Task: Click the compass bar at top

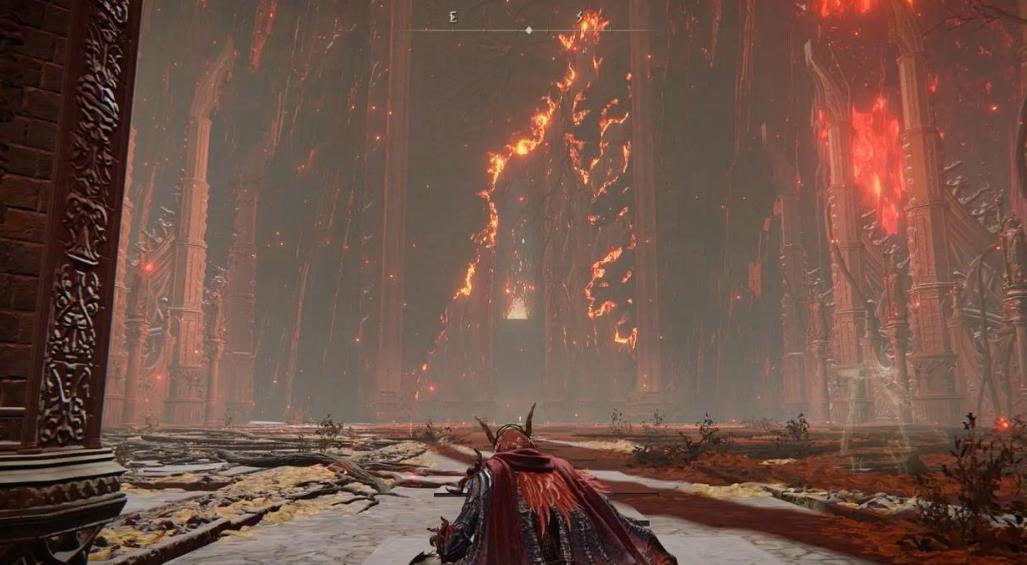Action: (x=529, y=30)
